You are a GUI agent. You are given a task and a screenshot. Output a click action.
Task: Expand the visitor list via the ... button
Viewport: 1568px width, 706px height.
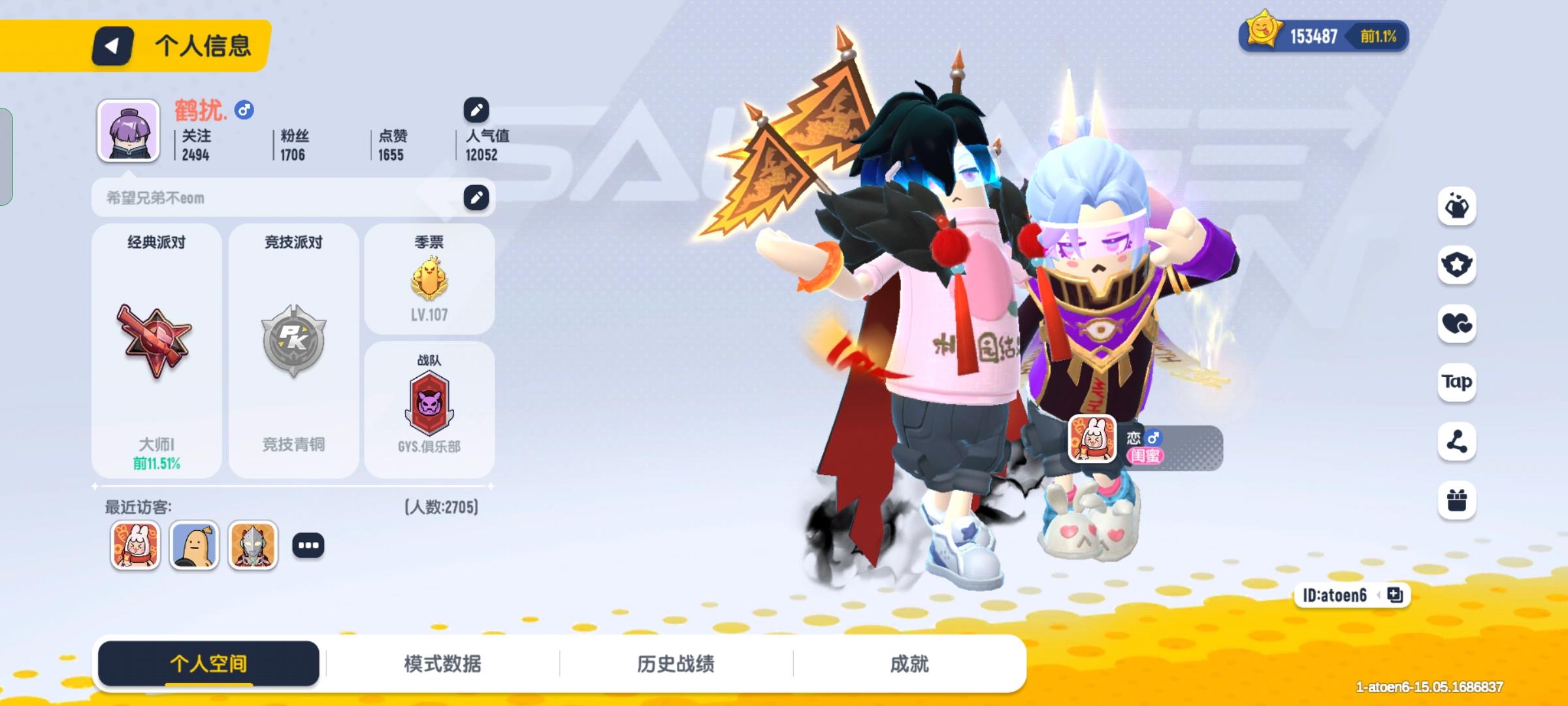click(309, 544)
